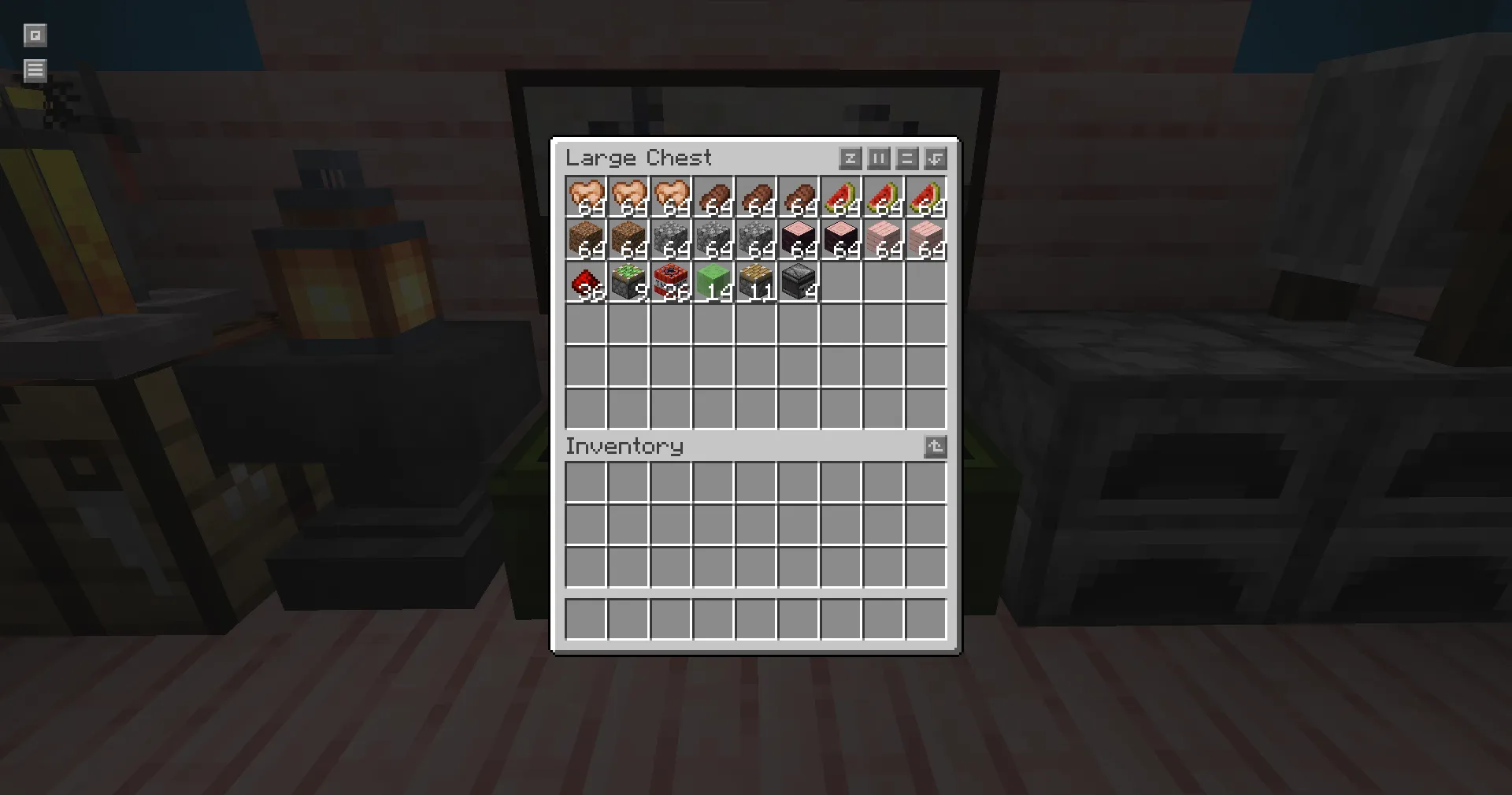Screen dimensions: 1512x795
Task: Grab a stack of melon slices
Action: 884,197
